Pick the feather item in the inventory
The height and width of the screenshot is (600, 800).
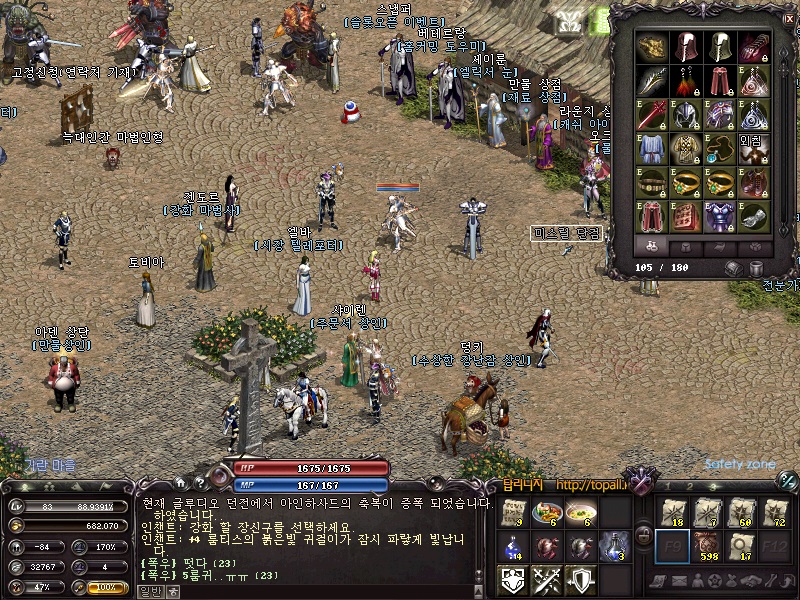(x=652, y=81)
